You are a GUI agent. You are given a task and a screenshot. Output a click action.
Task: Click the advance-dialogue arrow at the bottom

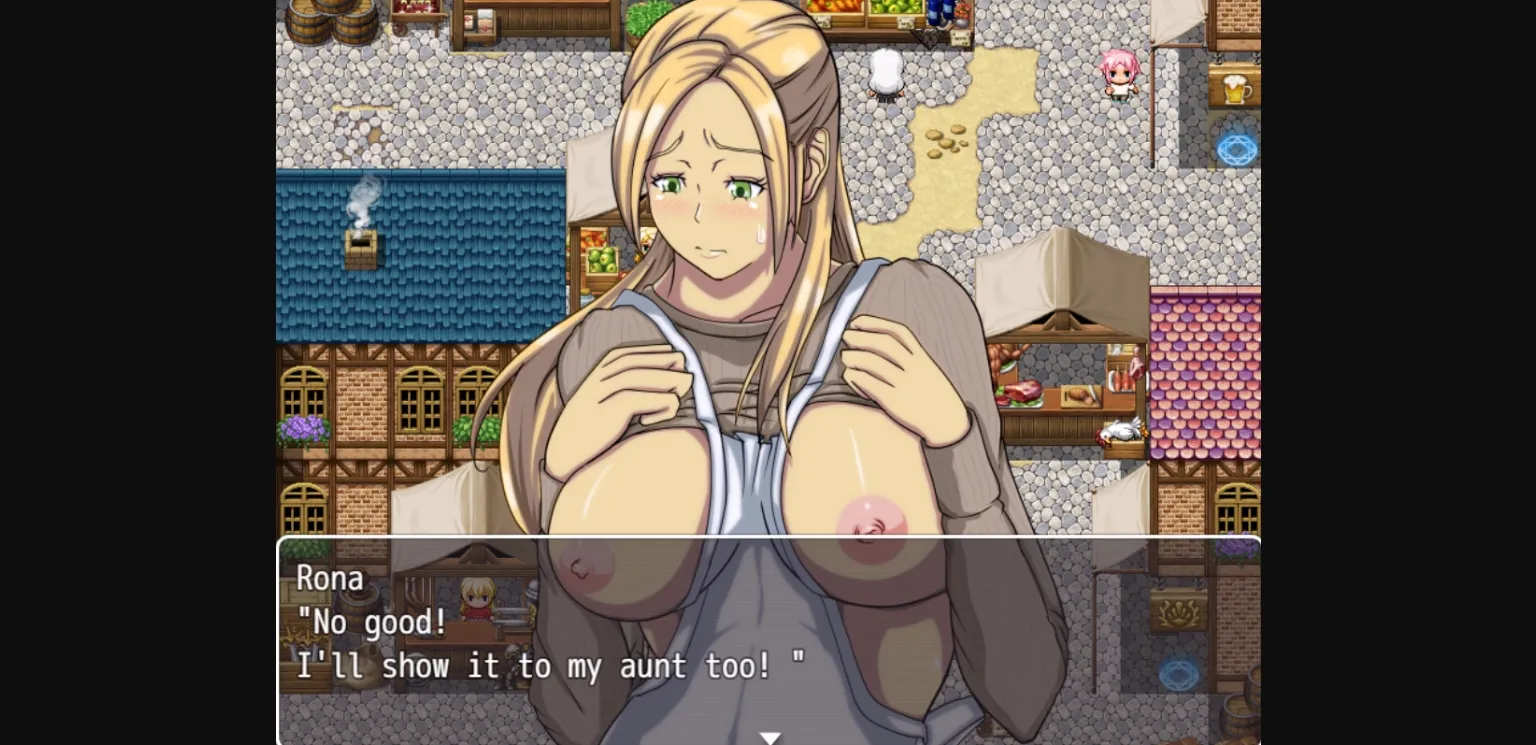coord(770,737)
